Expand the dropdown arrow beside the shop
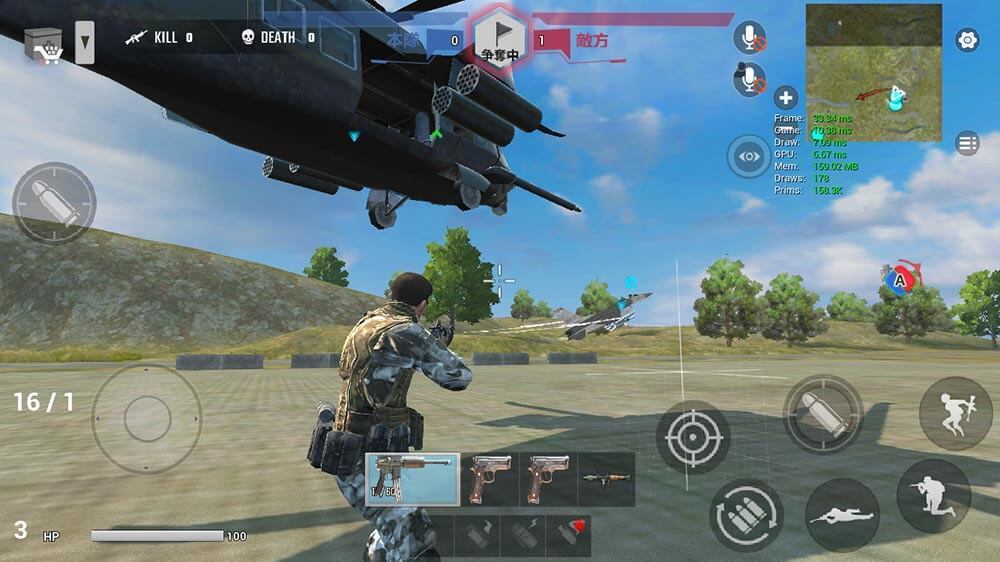 click(x=85, y=43)
